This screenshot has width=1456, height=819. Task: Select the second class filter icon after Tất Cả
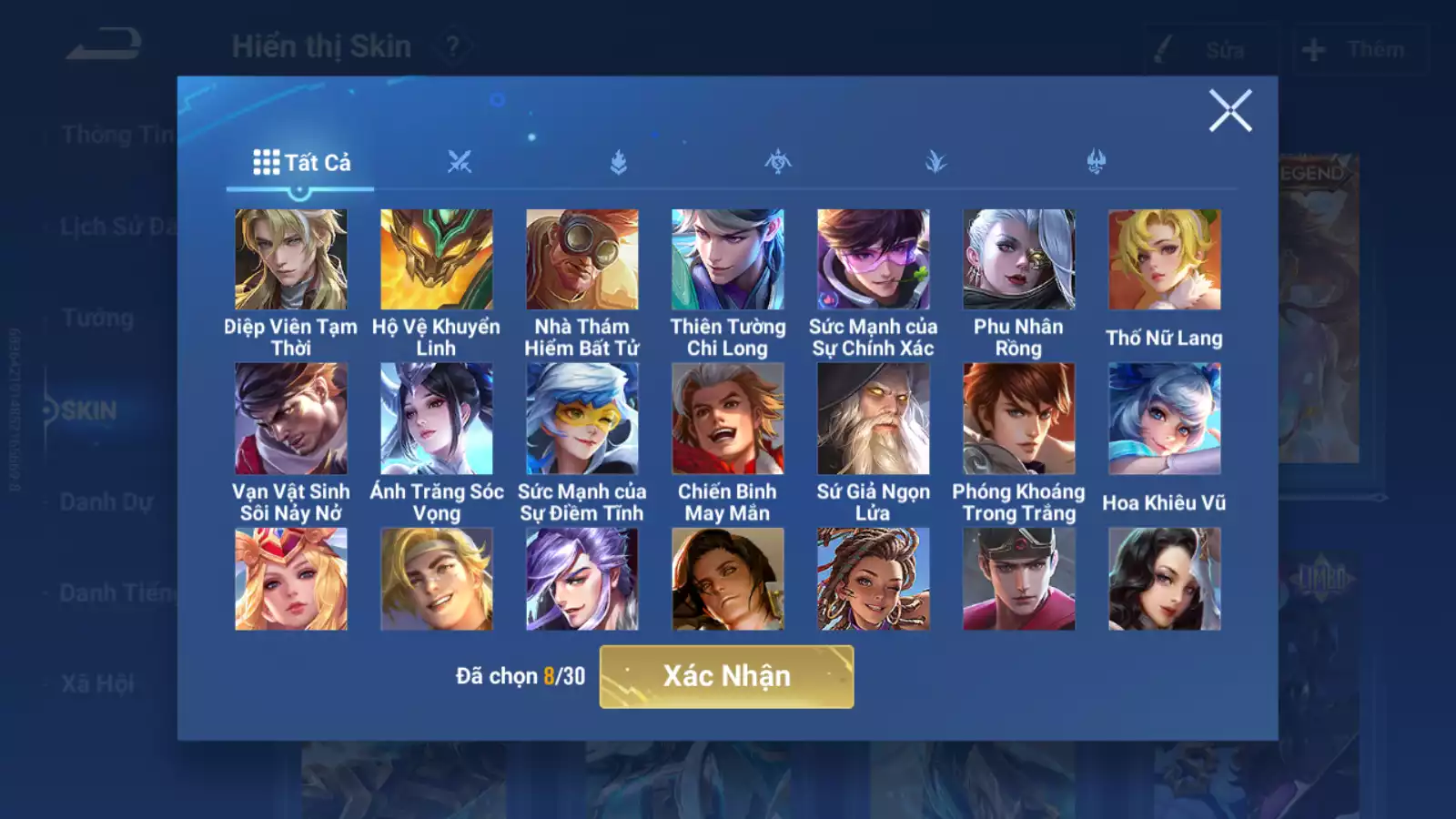[x=620, y=162]
